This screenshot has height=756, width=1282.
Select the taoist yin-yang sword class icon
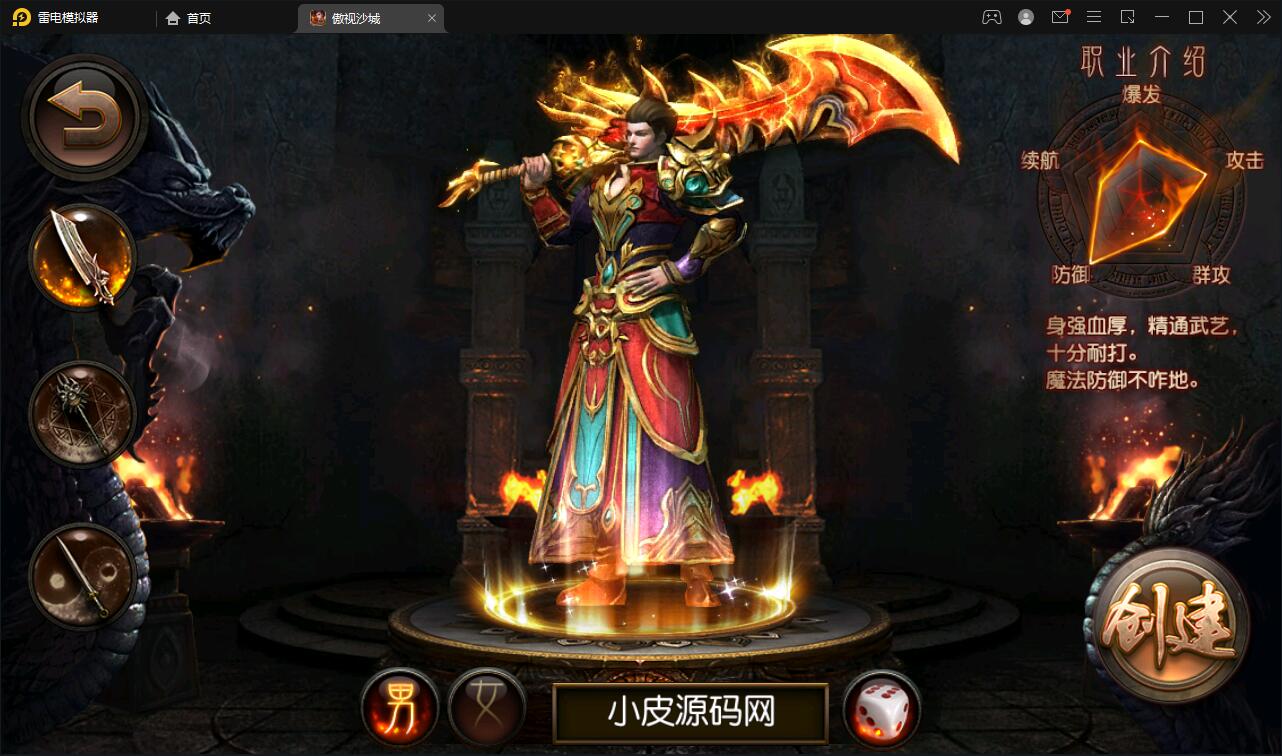tap(84, 573)
